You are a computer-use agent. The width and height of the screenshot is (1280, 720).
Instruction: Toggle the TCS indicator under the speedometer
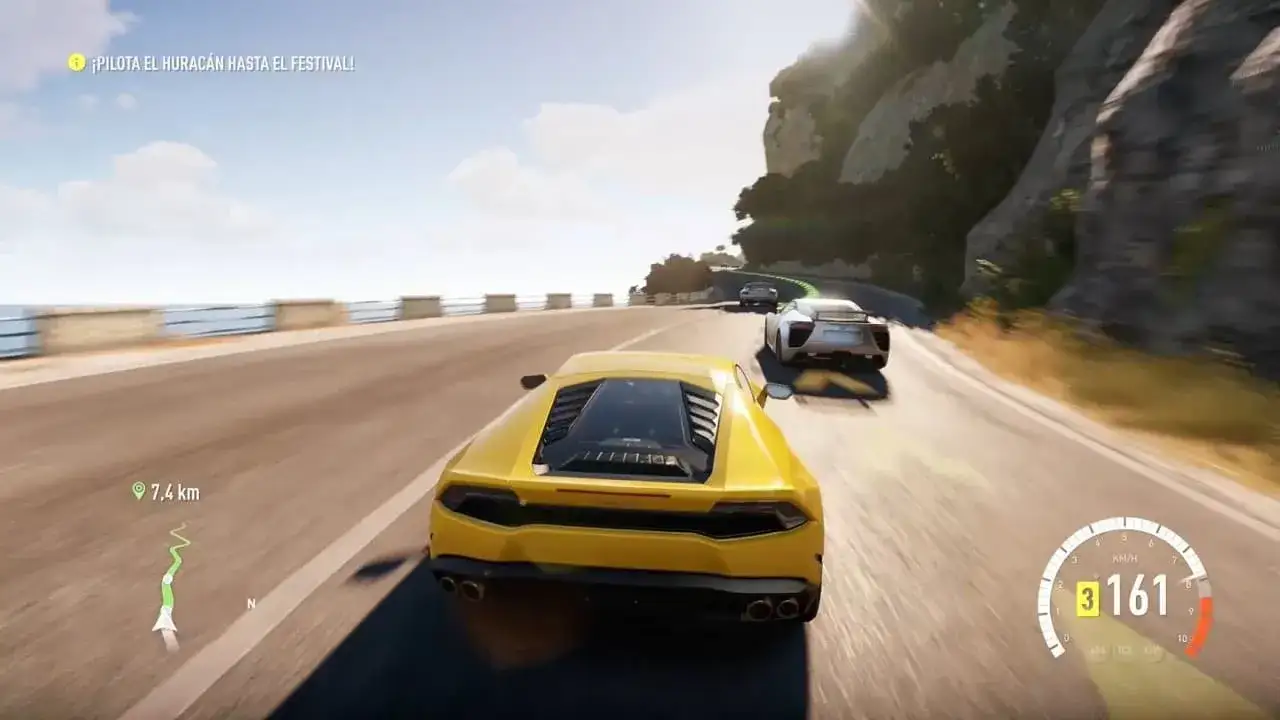(x=1120, y=650)
